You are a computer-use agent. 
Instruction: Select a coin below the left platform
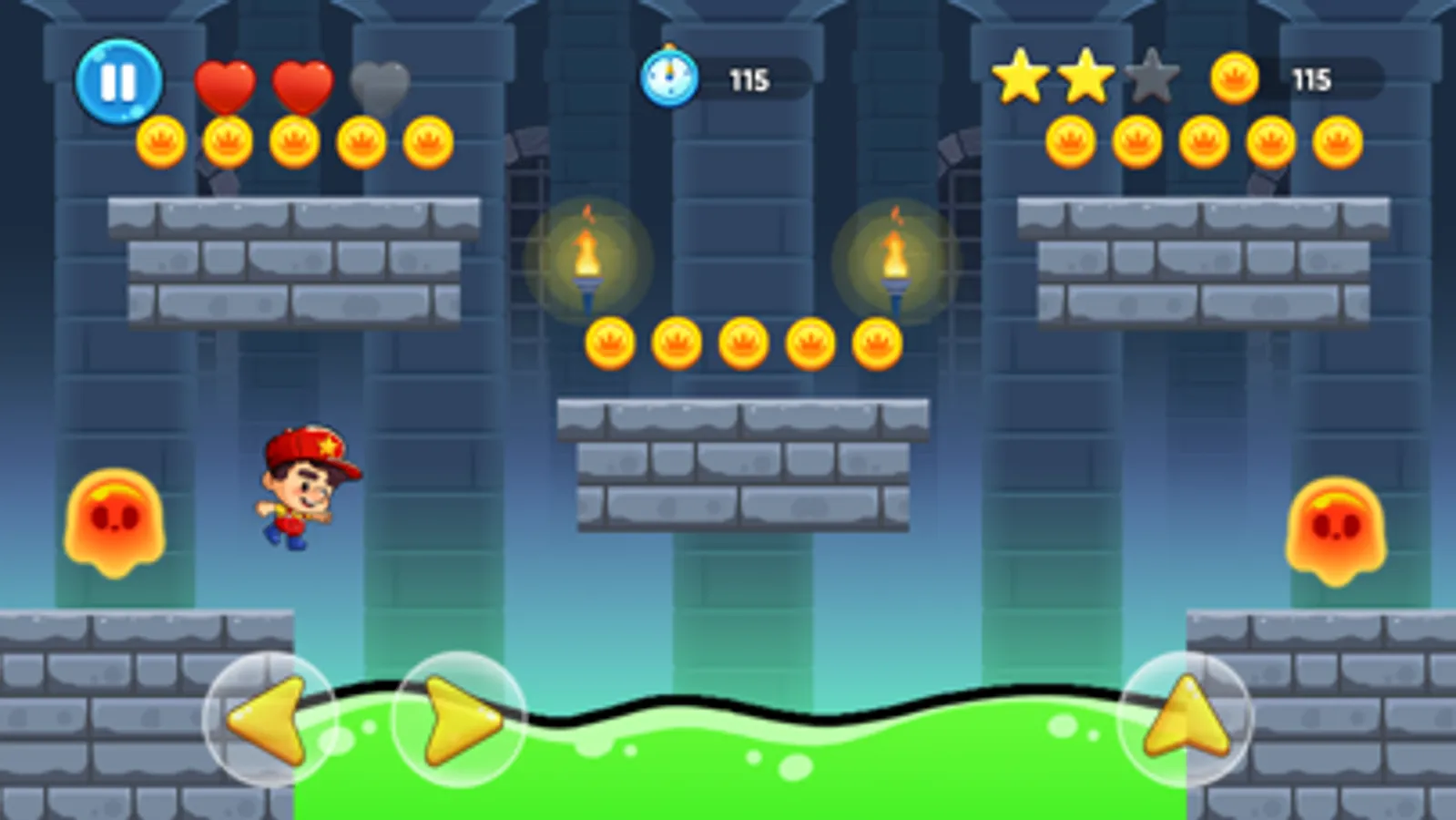(293, 141)
